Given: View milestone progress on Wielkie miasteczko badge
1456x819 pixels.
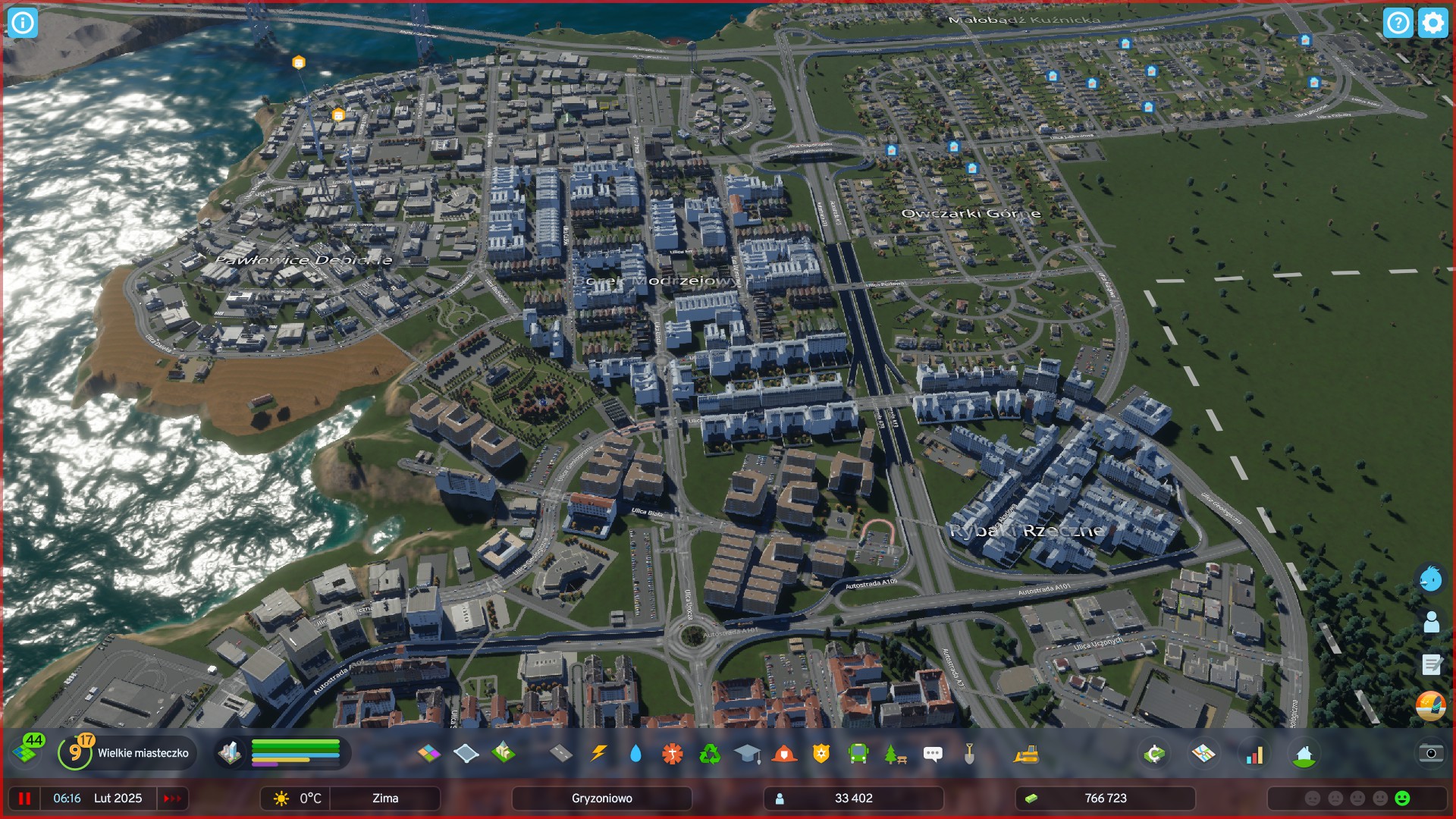Looking at the screenshot, I should point(75,753).
